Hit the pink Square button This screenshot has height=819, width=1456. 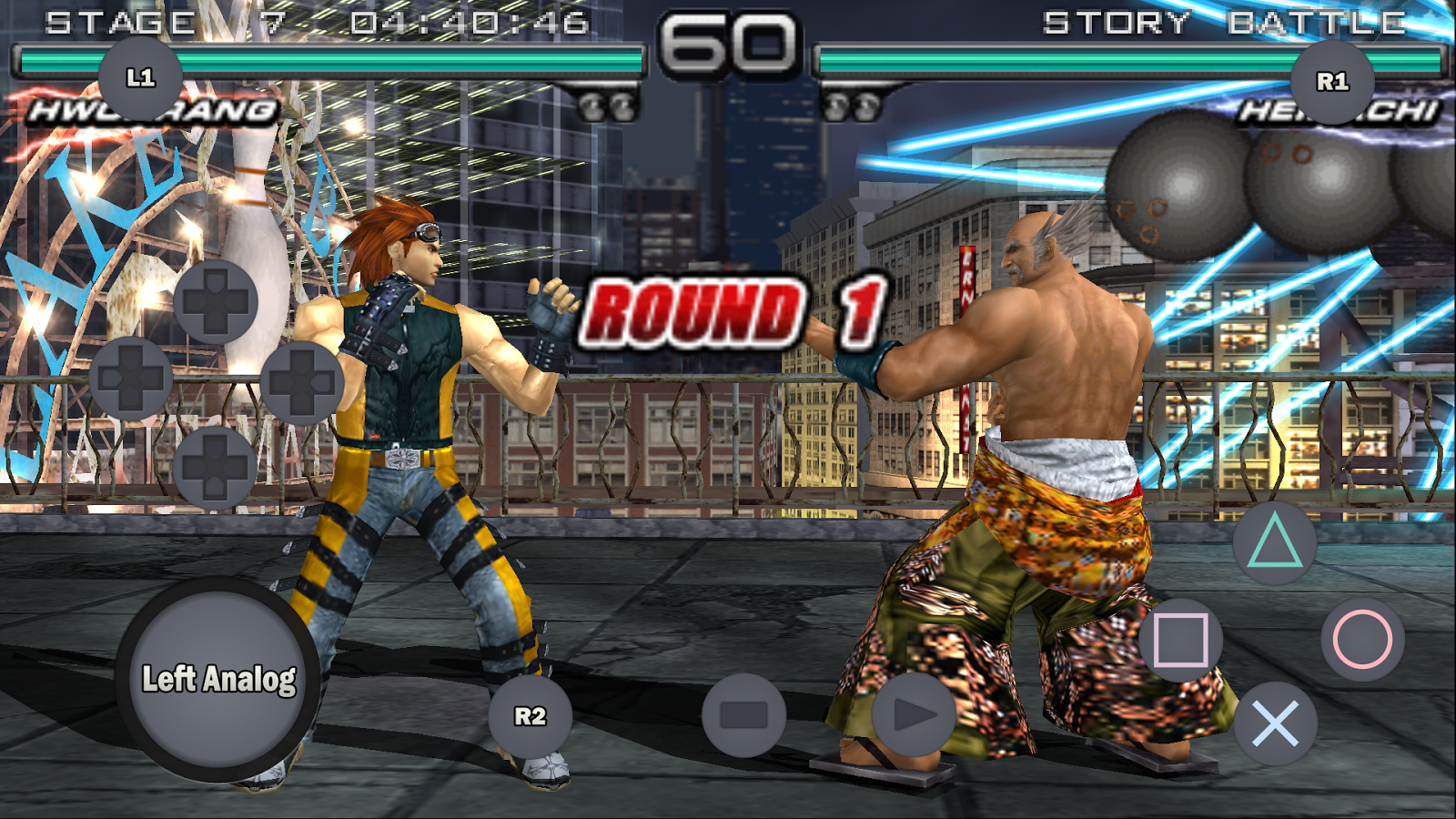pos(1180,640)
